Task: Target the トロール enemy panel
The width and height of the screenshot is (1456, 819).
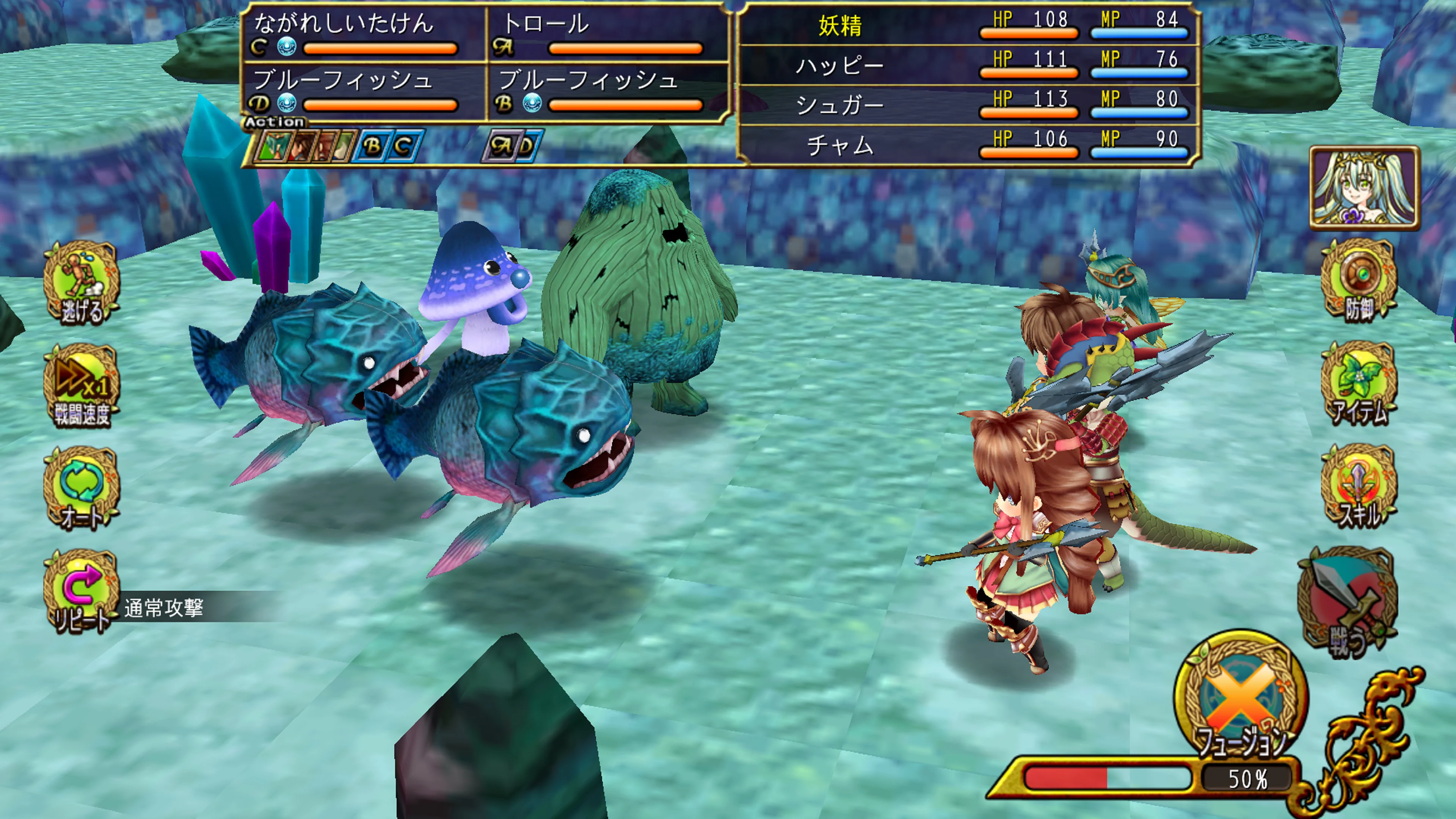Action: click(x=607, y=34)
